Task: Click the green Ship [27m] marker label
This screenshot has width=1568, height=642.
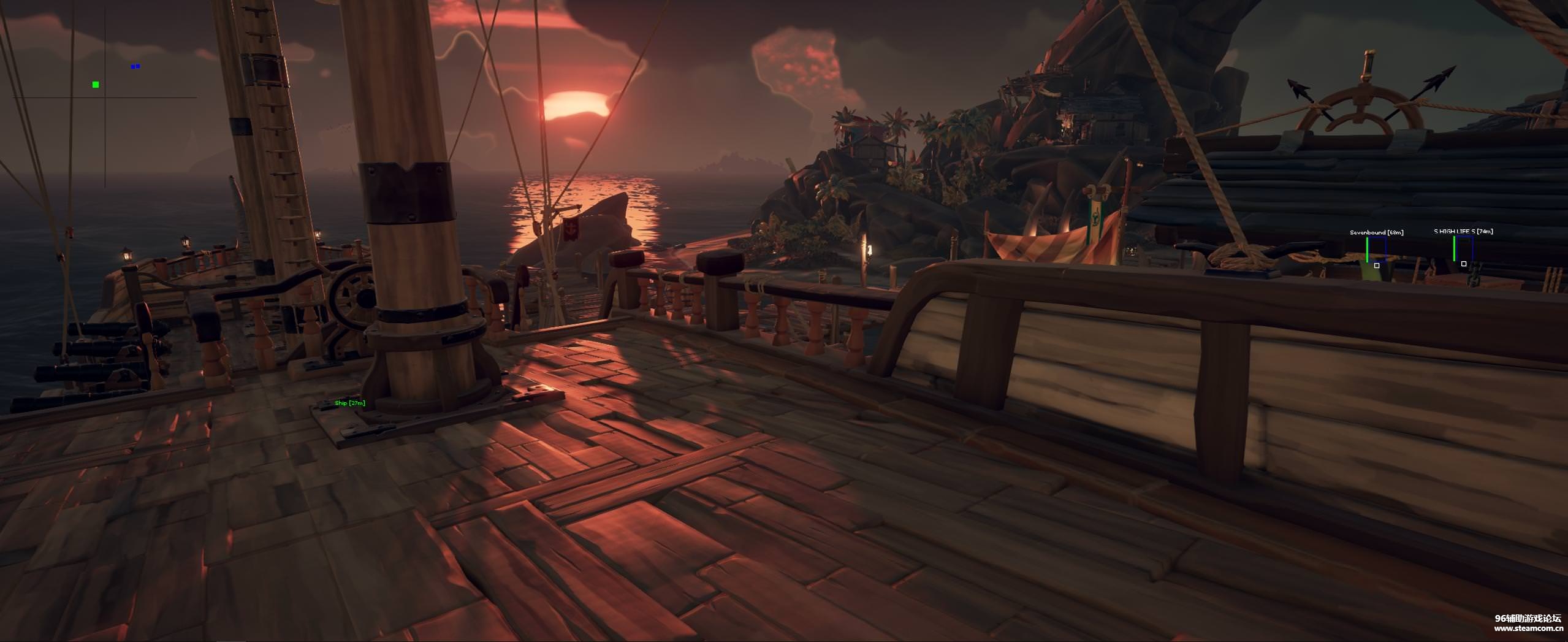Action: (350, 403)
